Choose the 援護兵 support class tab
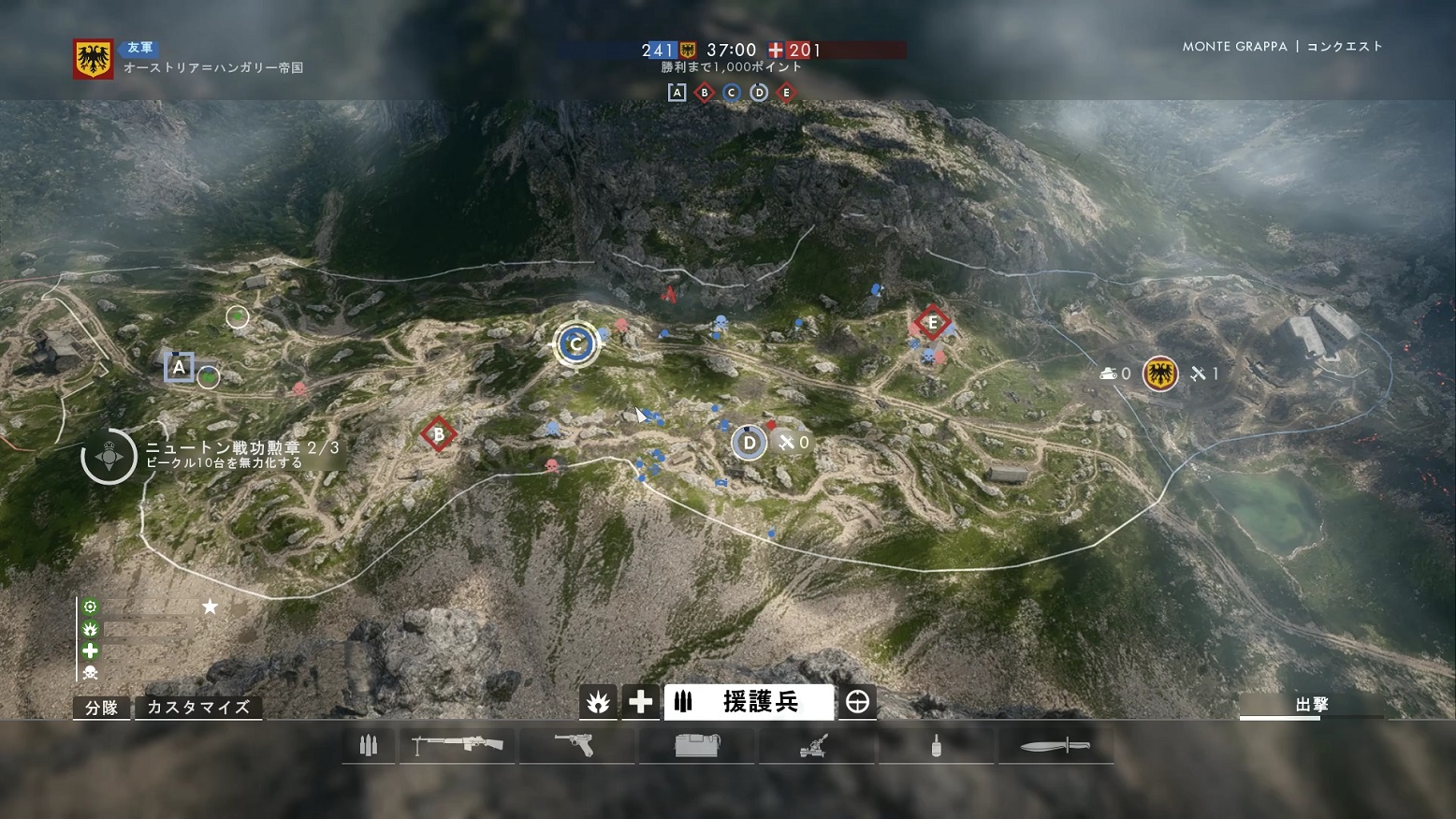 pos(749,702)
